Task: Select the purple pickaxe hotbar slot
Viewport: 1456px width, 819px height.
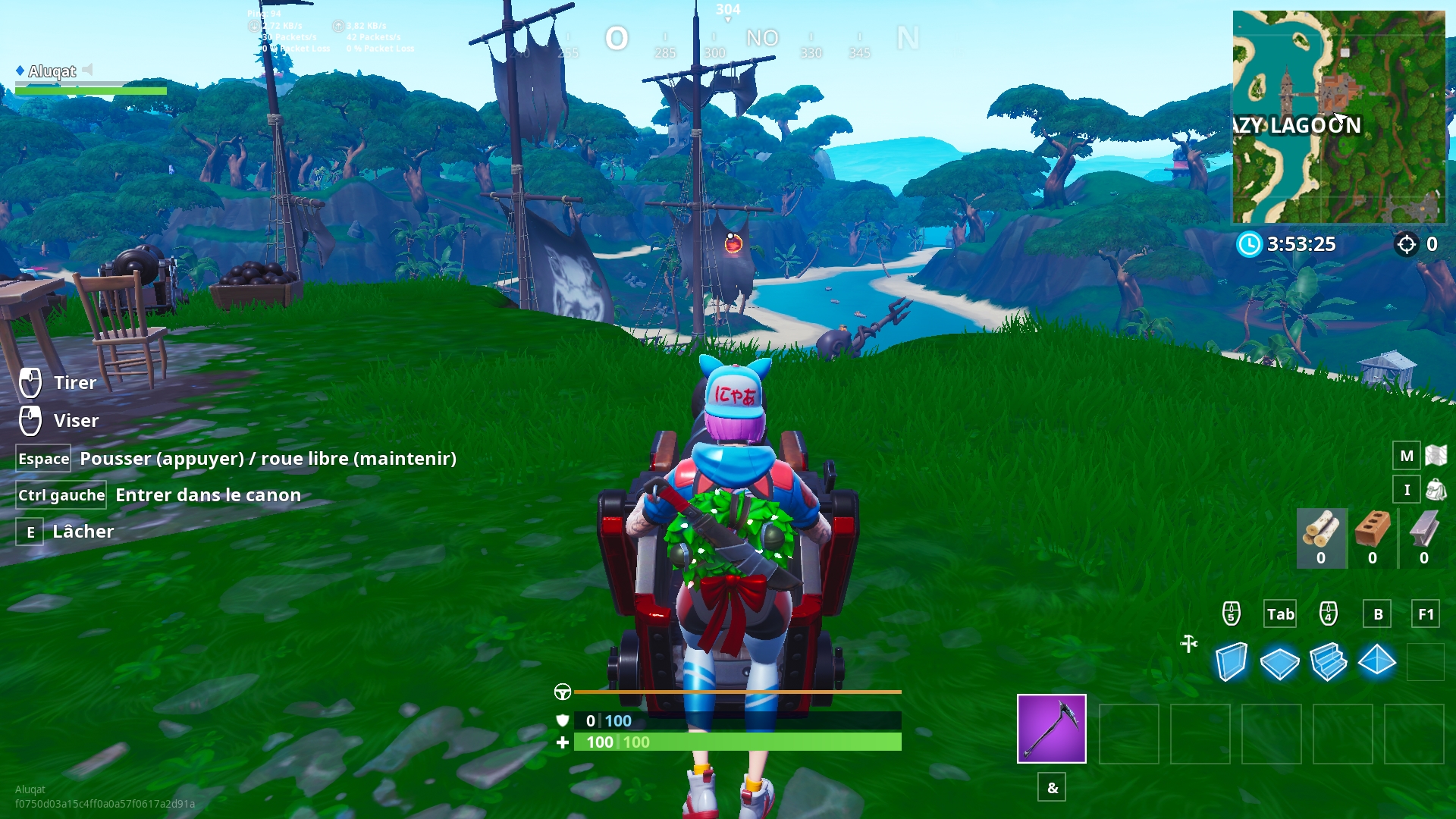Action: 1051,728
